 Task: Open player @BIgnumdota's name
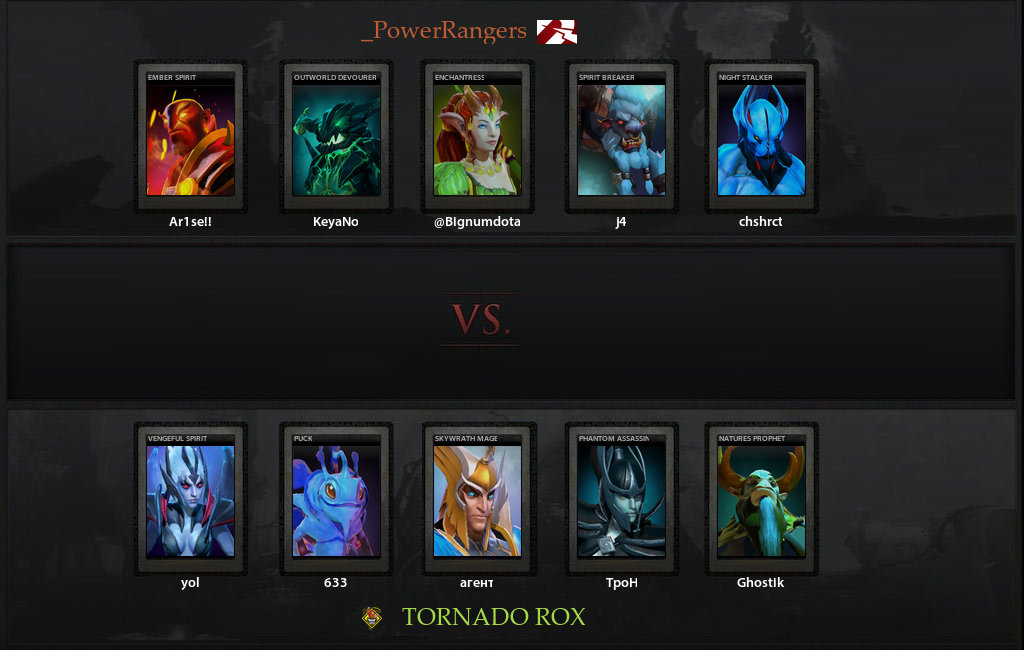(x=477, y=222)
